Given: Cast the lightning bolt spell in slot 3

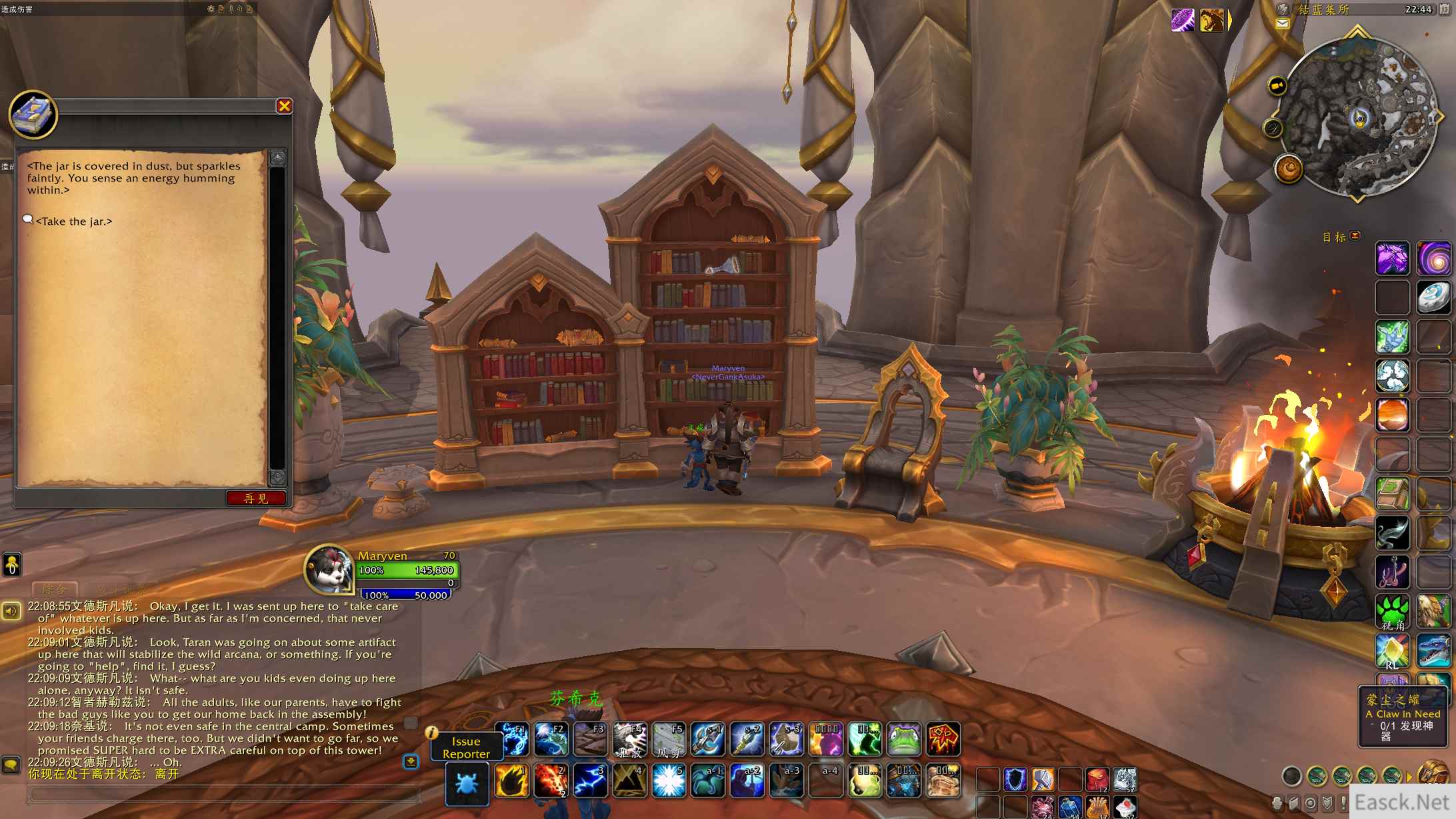Looking at the screenshot, I should (590, 780).
